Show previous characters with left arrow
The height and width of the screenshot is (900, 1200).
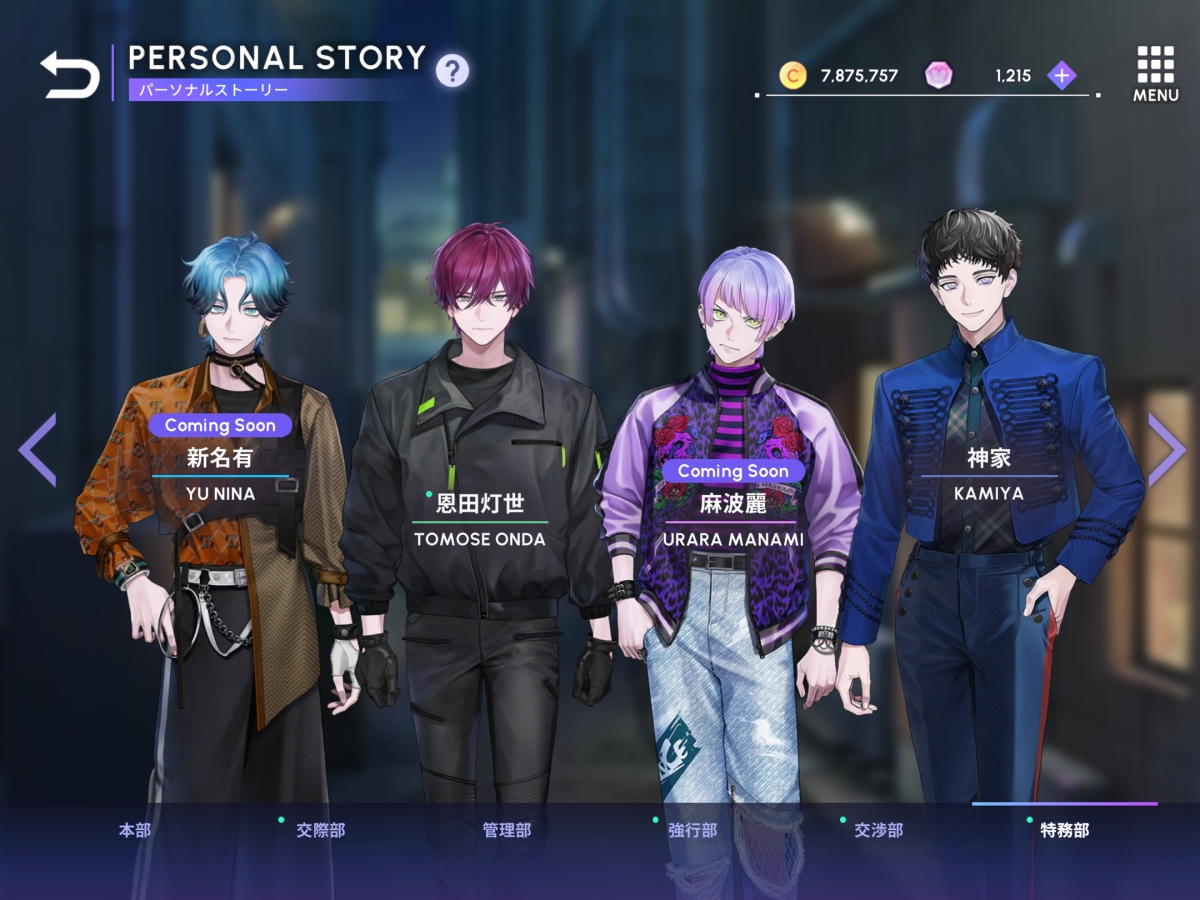pos(38,450)
